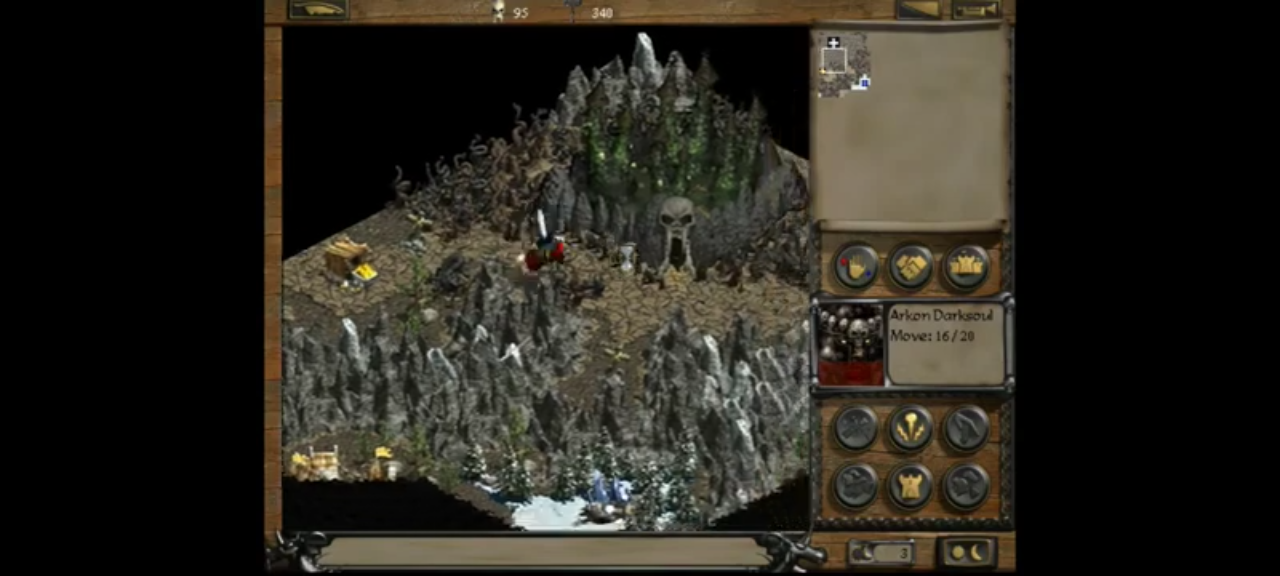Click the greyed crossed axes button
Image resolution: width=1280 pixels, height=576 pixels.
(857, 429)
